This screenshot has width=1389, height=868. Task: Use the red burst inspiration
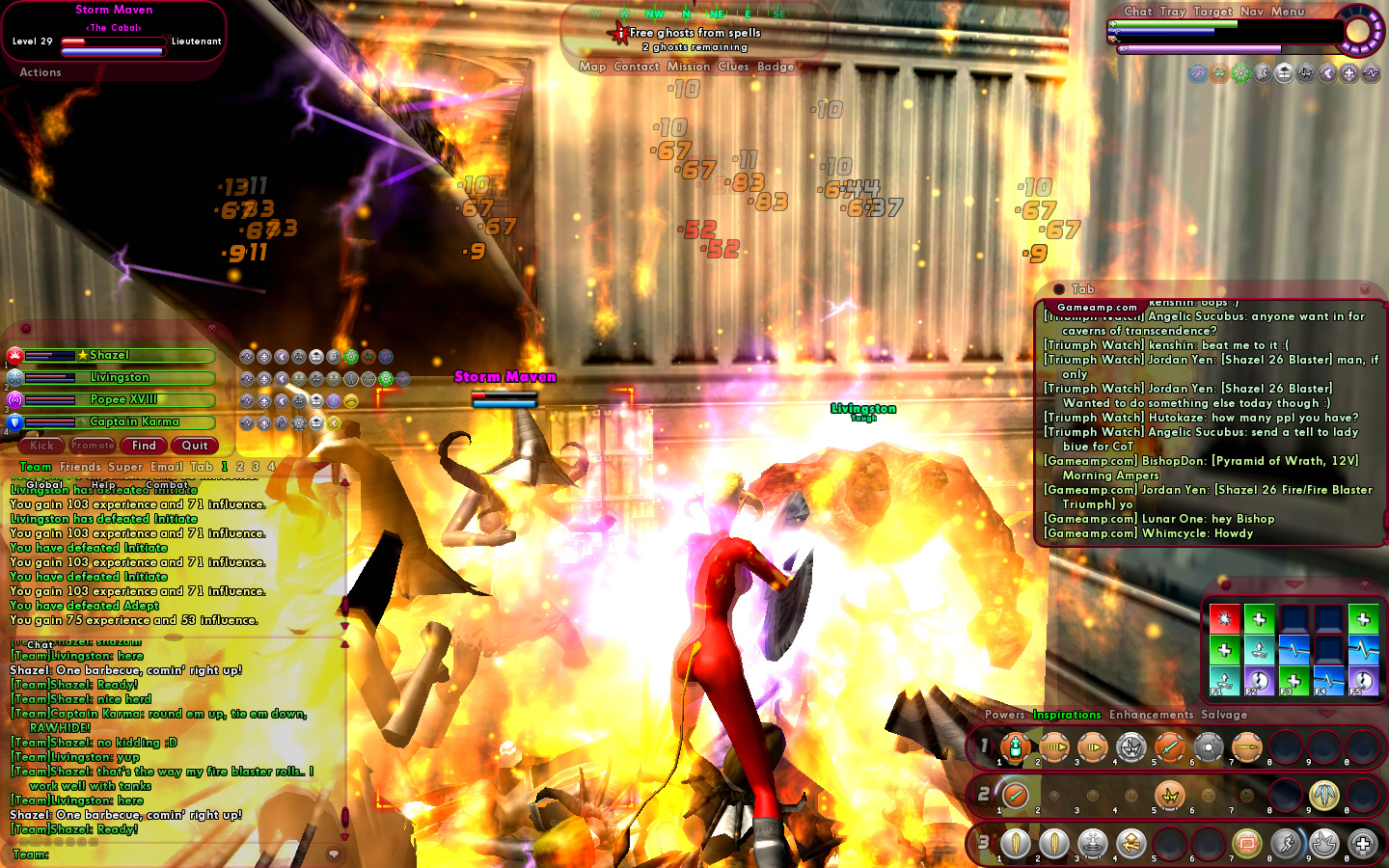[x=1224, y=619]
